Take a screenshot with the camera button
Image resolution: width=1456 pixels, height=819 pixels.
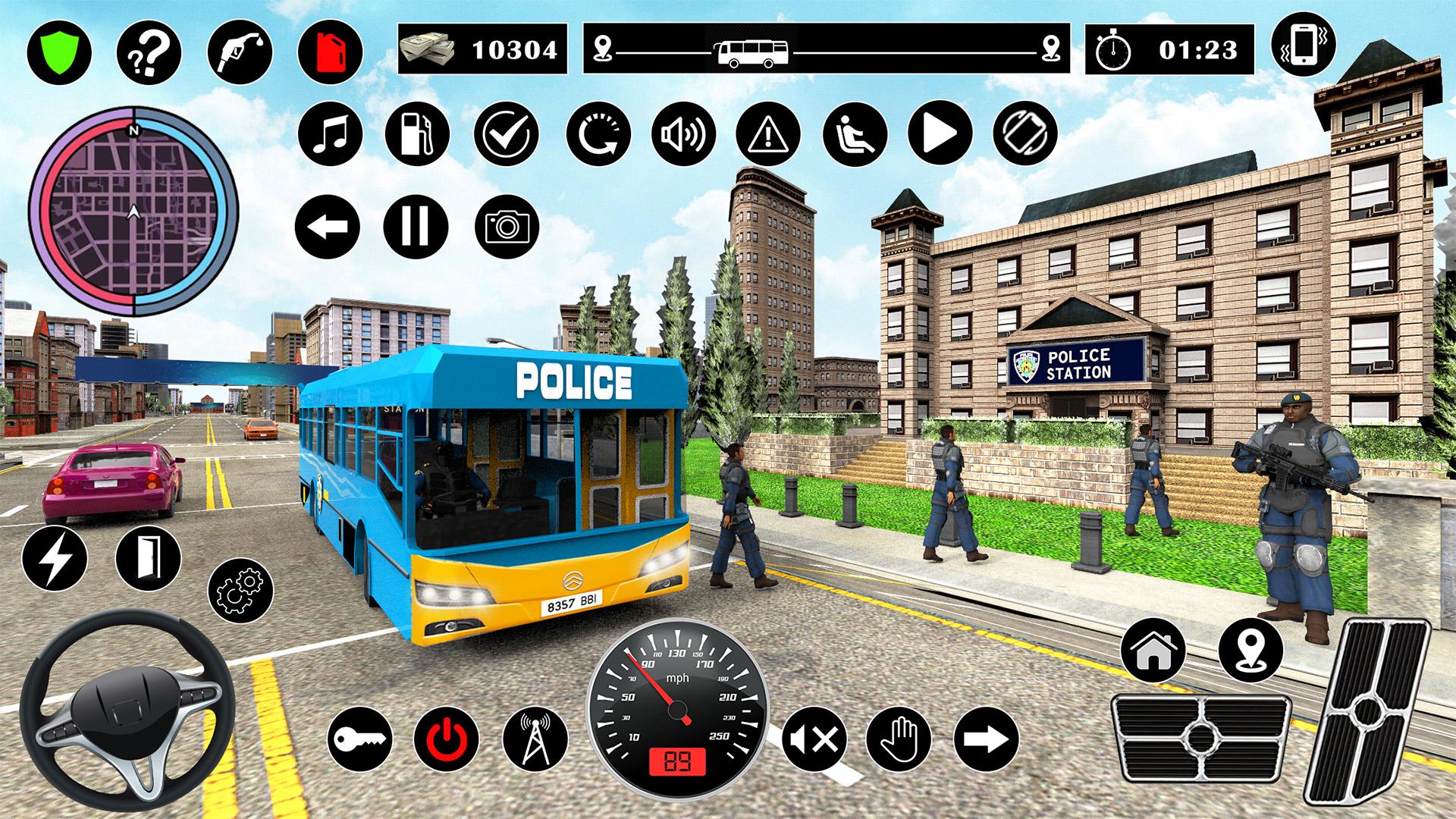507,226
